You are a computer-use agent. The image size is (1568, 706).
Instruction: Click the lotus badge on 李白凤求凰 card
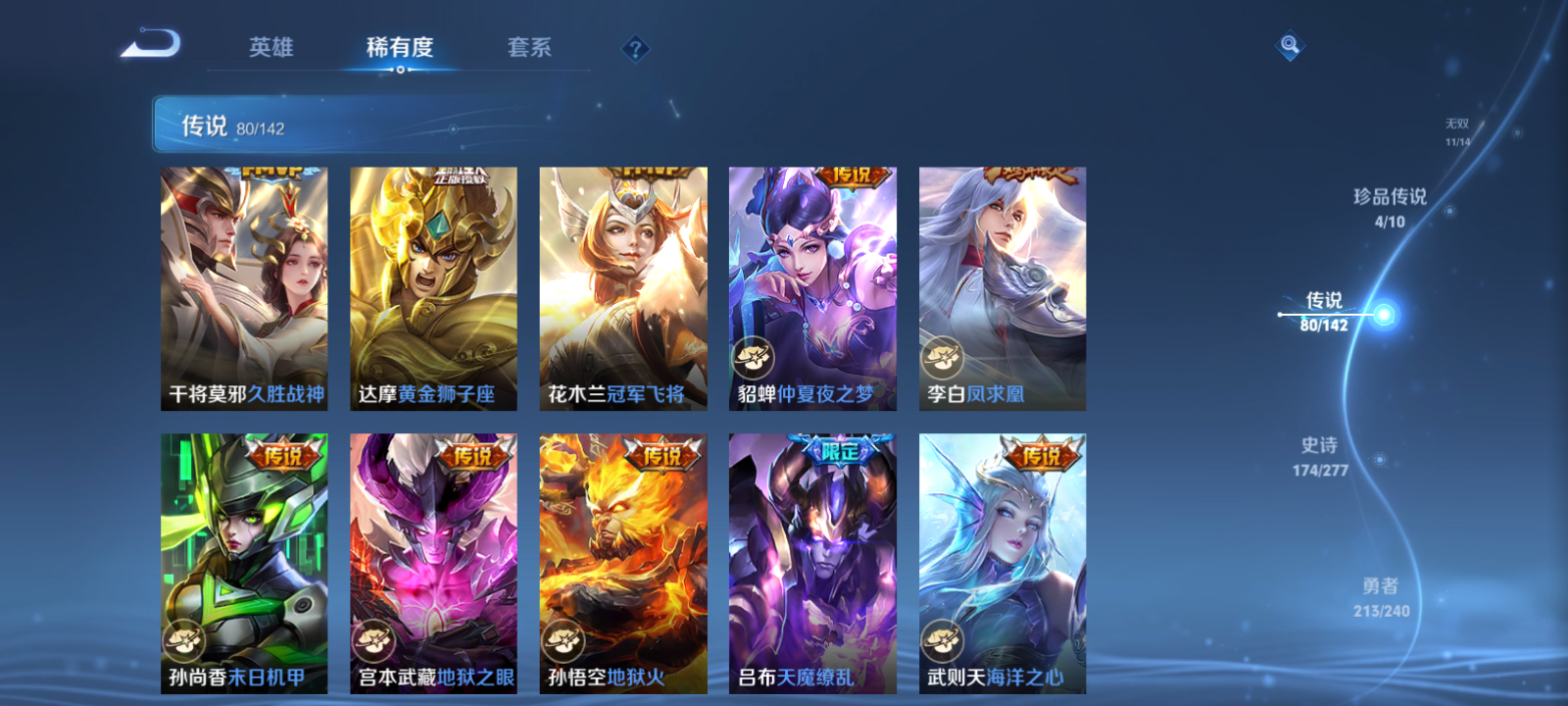[944, 357]
